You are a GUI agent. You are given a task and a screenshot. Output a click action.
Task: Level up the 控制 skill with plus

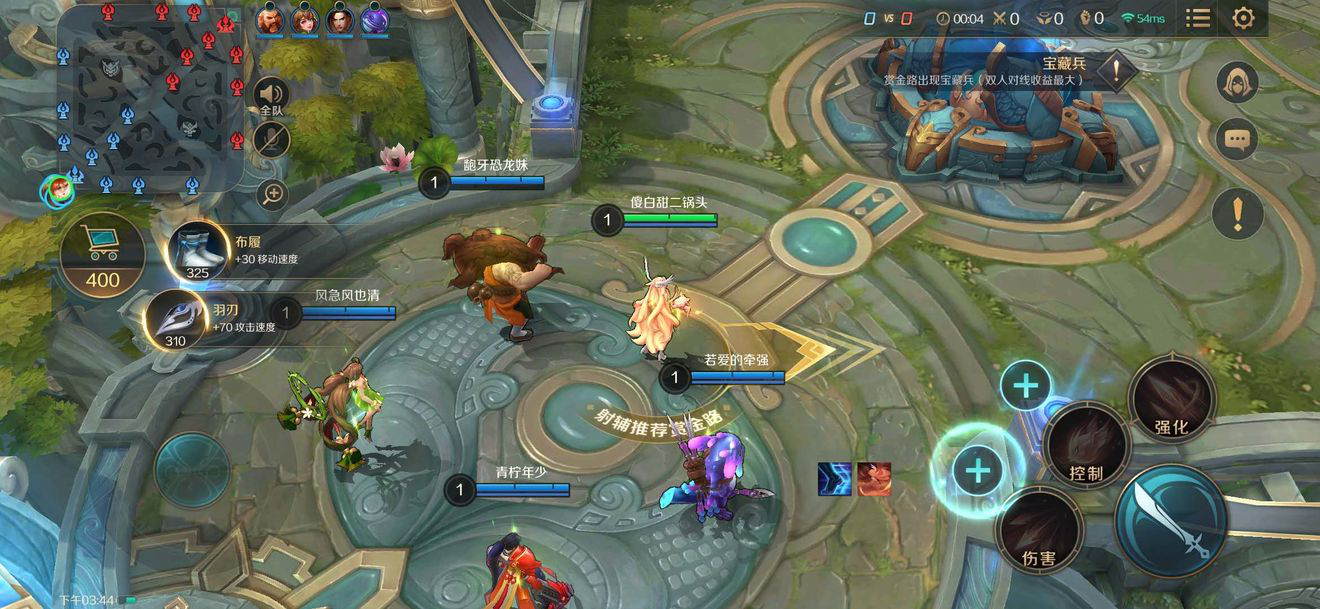click(1026, 385)
